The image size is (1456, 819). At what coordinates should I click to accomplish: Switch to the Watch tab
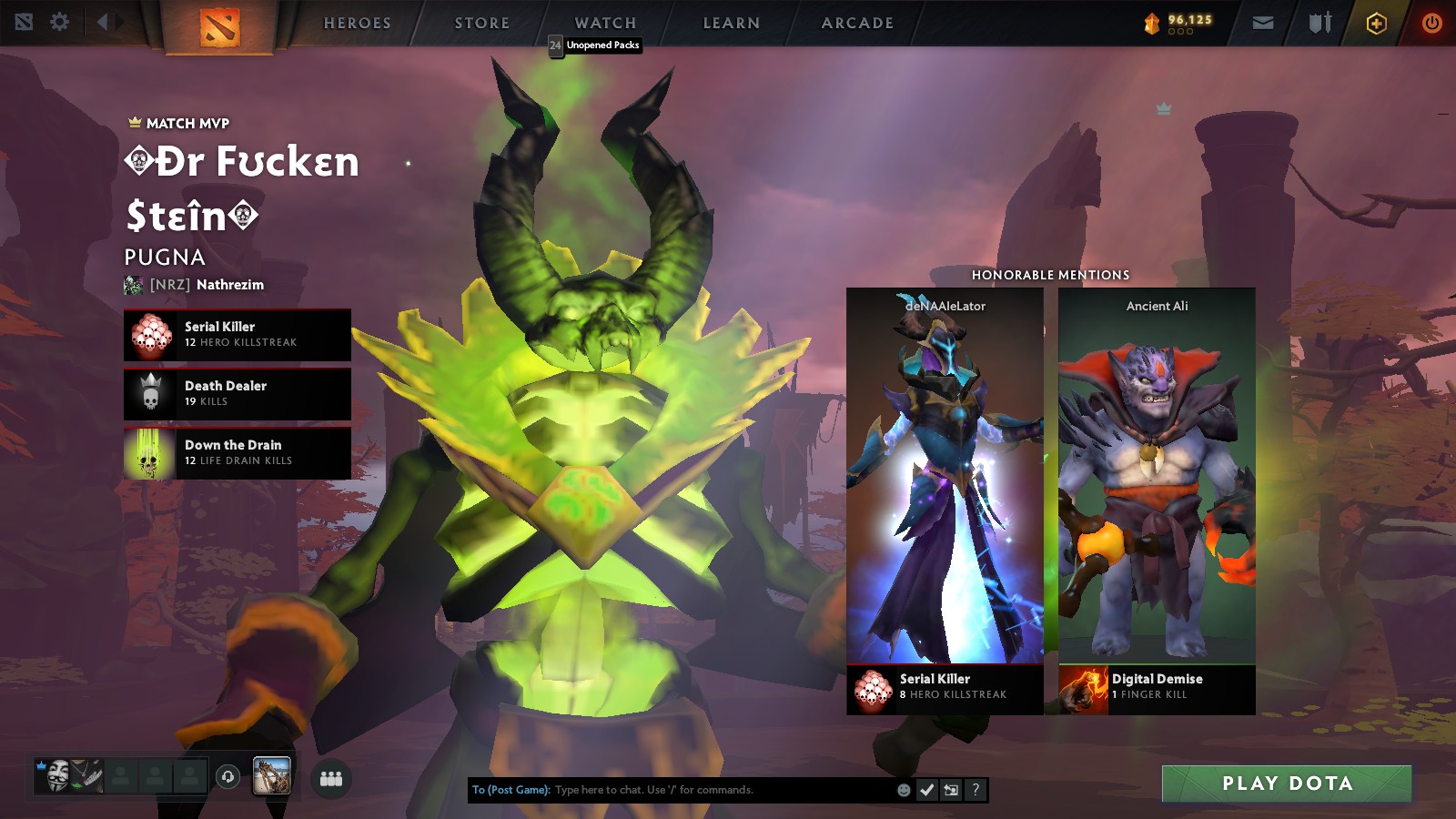605,24
